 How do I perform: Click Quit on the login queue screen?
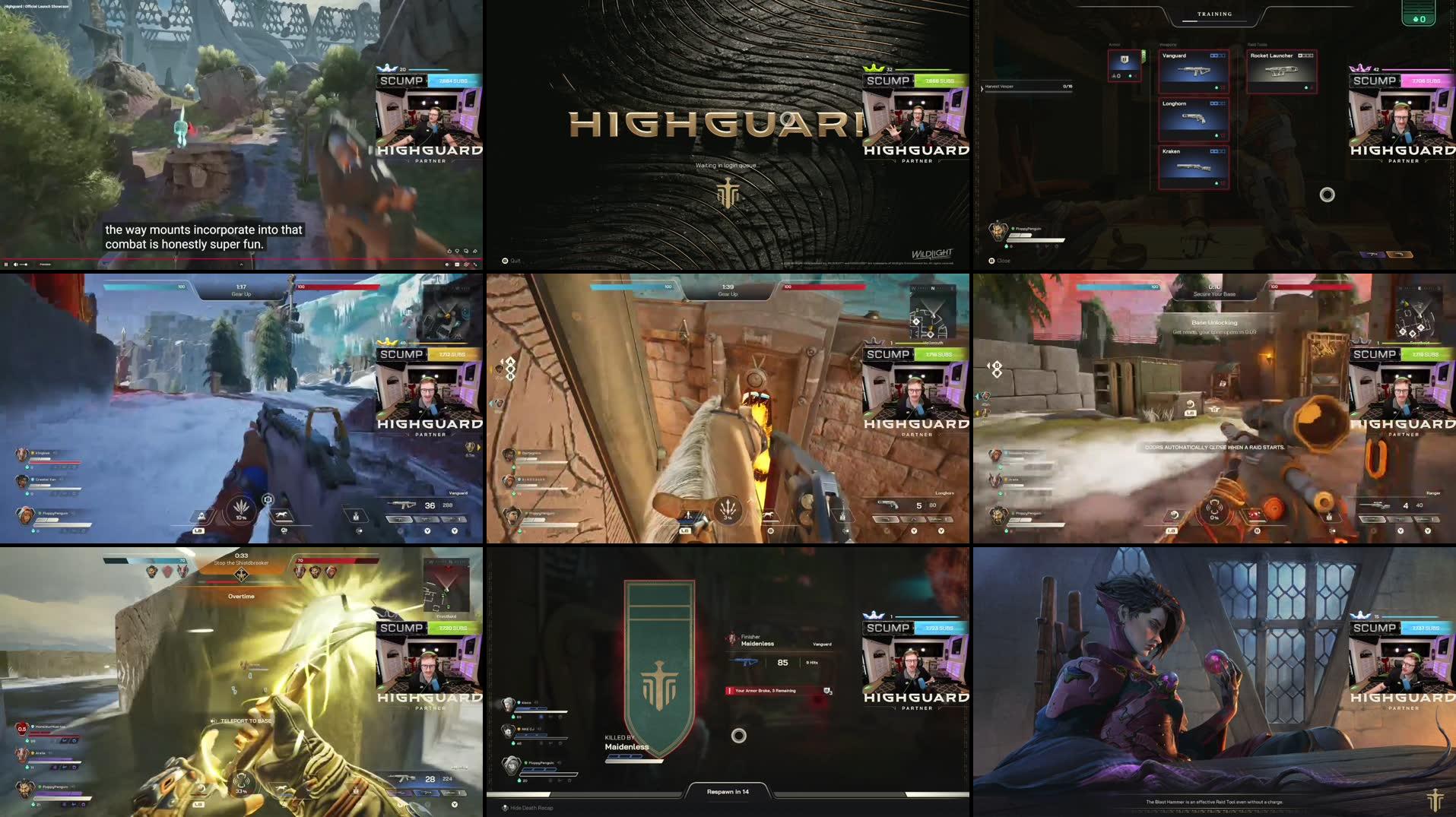(x=509, y=260)
